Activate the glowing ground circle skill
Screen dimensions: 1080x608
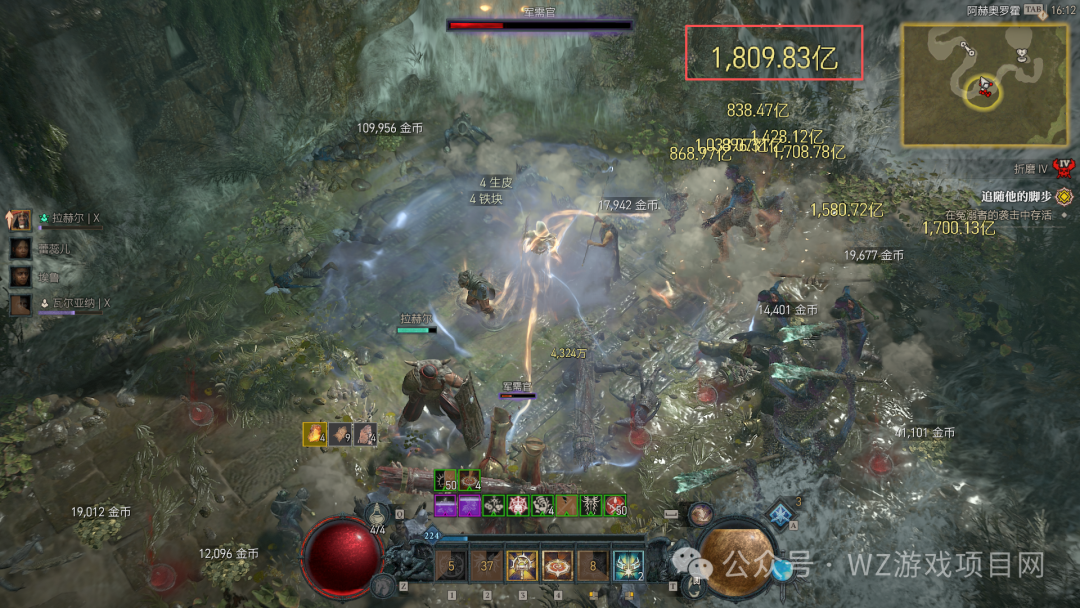coord(557,566)
